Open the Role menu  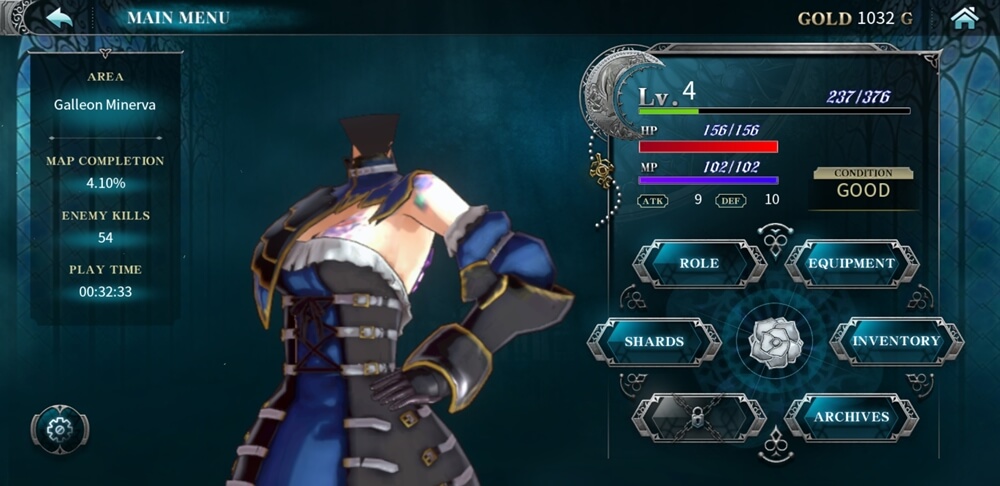coord(699,264)
